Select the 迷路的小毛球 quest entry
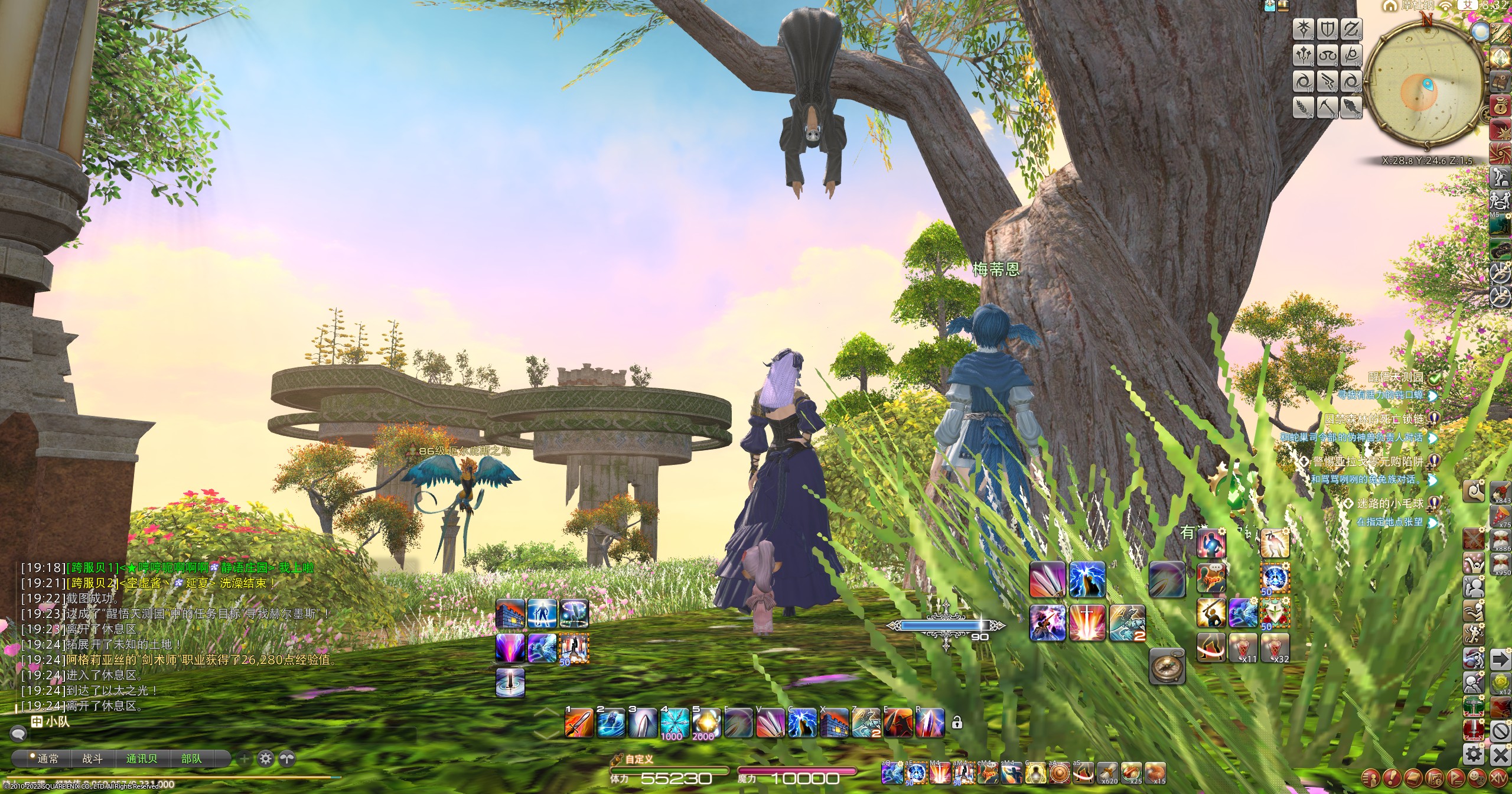The height and width of the screenshot is (794, 1512). point(1389,503)
